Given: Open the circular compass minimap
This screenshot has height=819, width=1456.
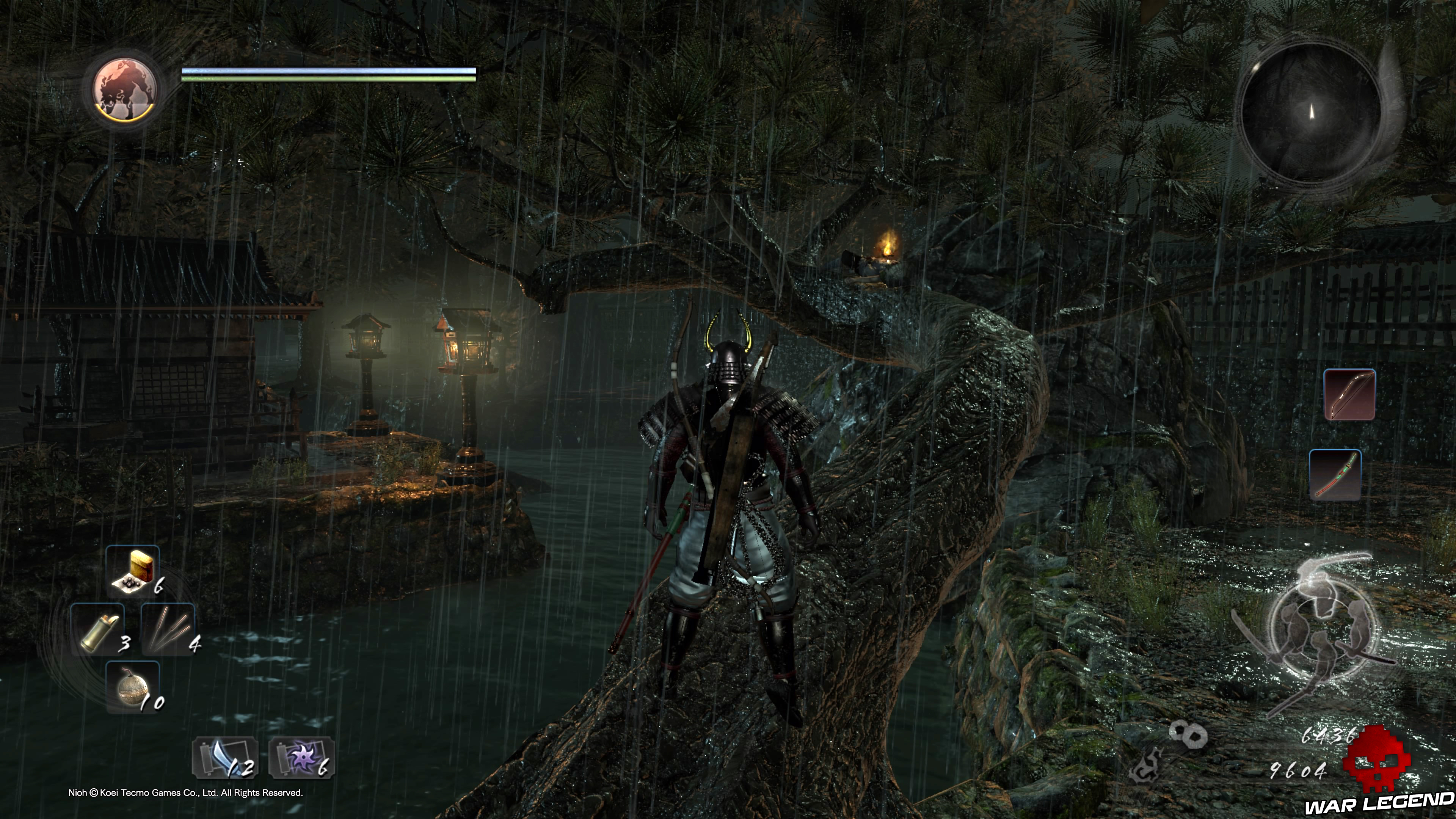Looking at the screenshot, I should click(x=1310, y=113).
